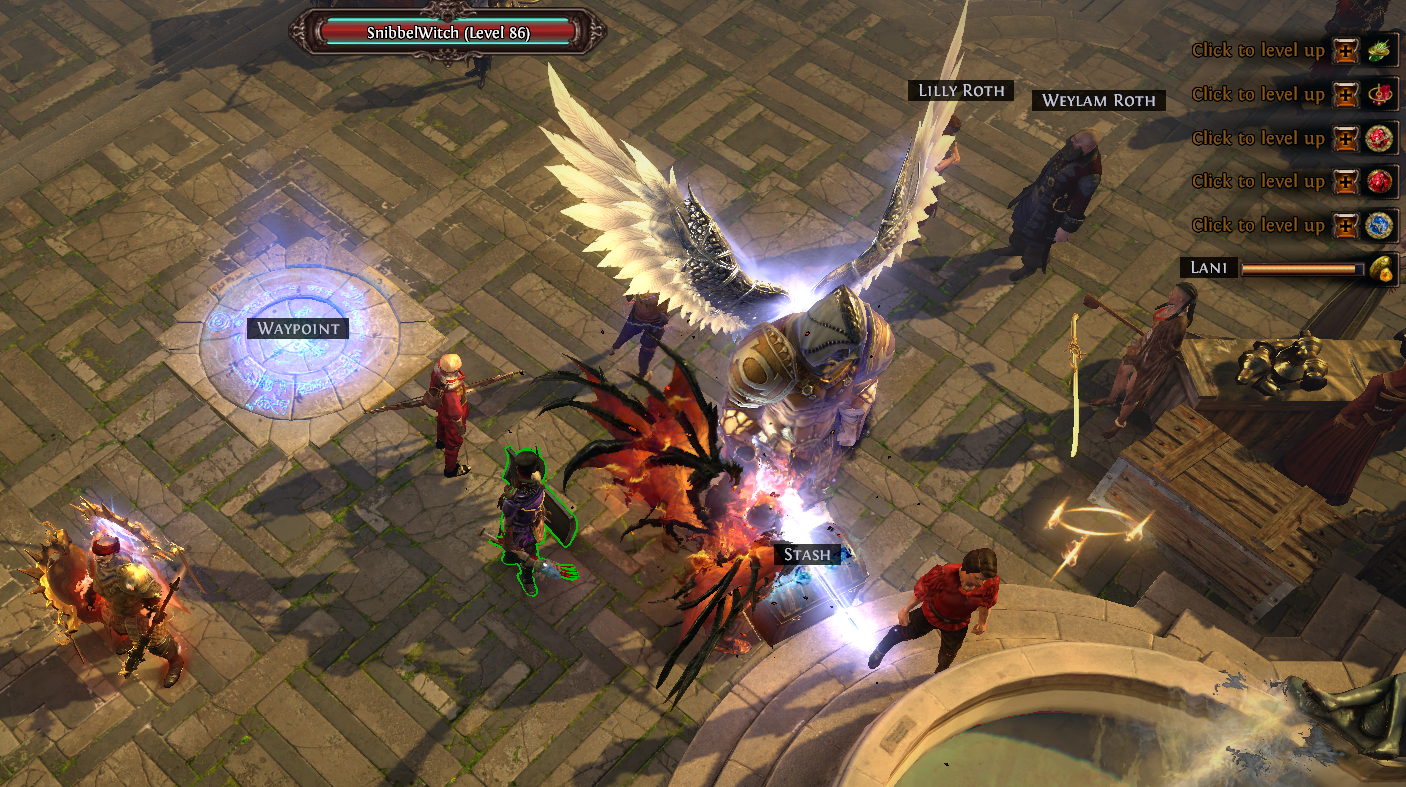
Task: Click the SnibbelWitch (Level 86) name banner
Action: coord(448,32)
